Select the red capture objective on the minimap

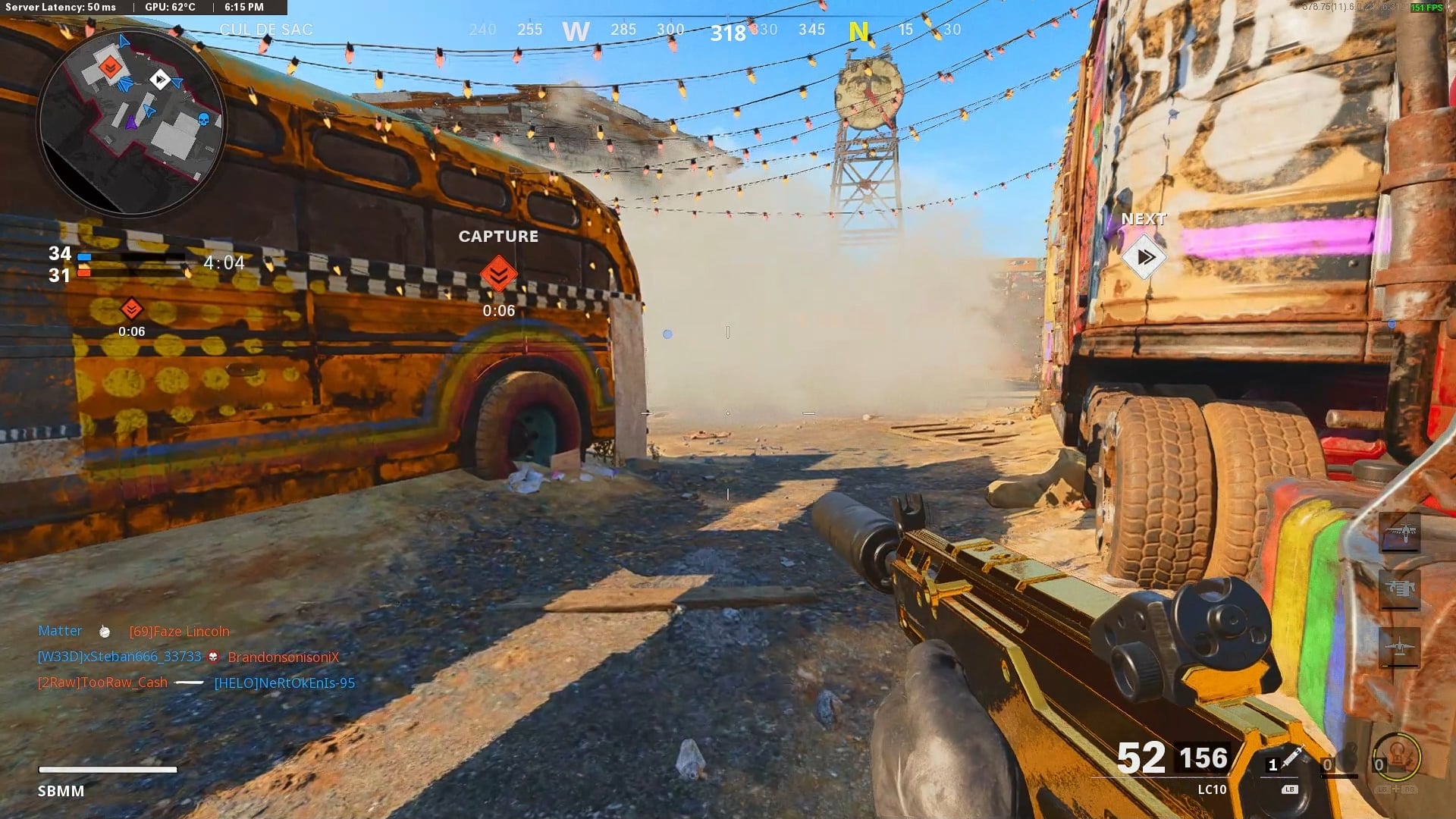point(110,68)
